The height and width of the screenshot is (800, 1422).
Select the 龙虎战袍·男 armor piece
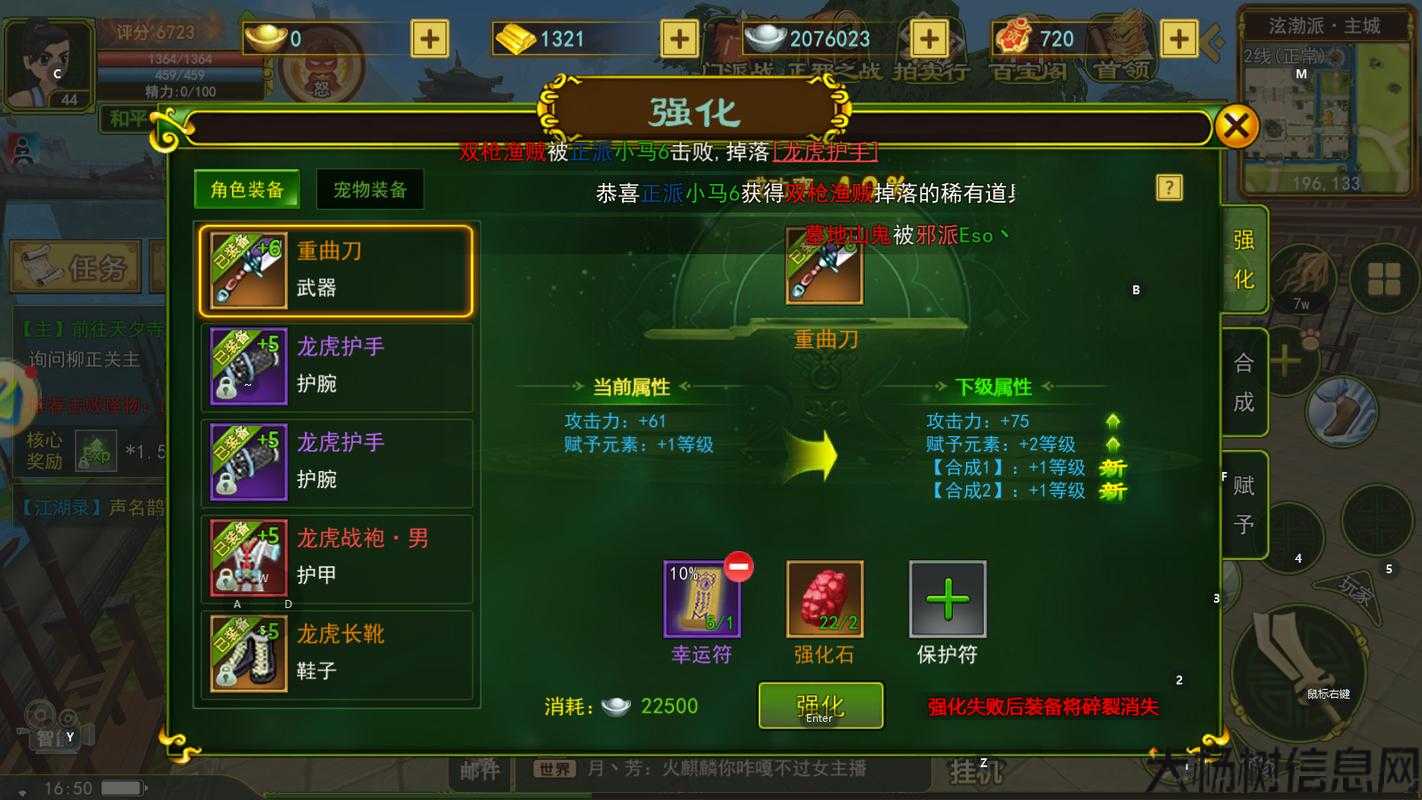pyautogui.click(x=337, y=559)
